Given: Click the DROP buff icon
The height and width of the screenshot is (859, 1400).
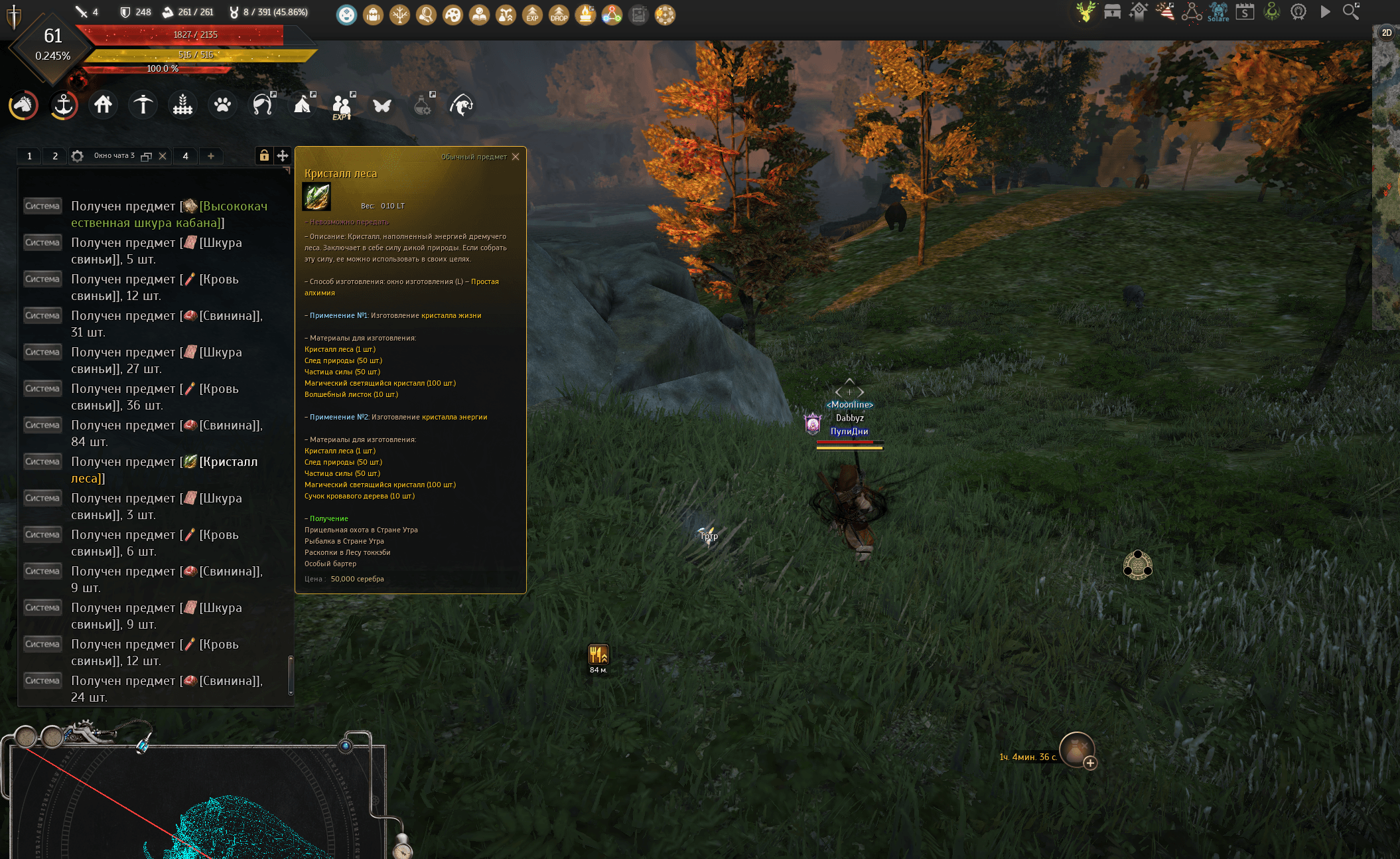Looking at the screenshot, I should pos(559,15).
